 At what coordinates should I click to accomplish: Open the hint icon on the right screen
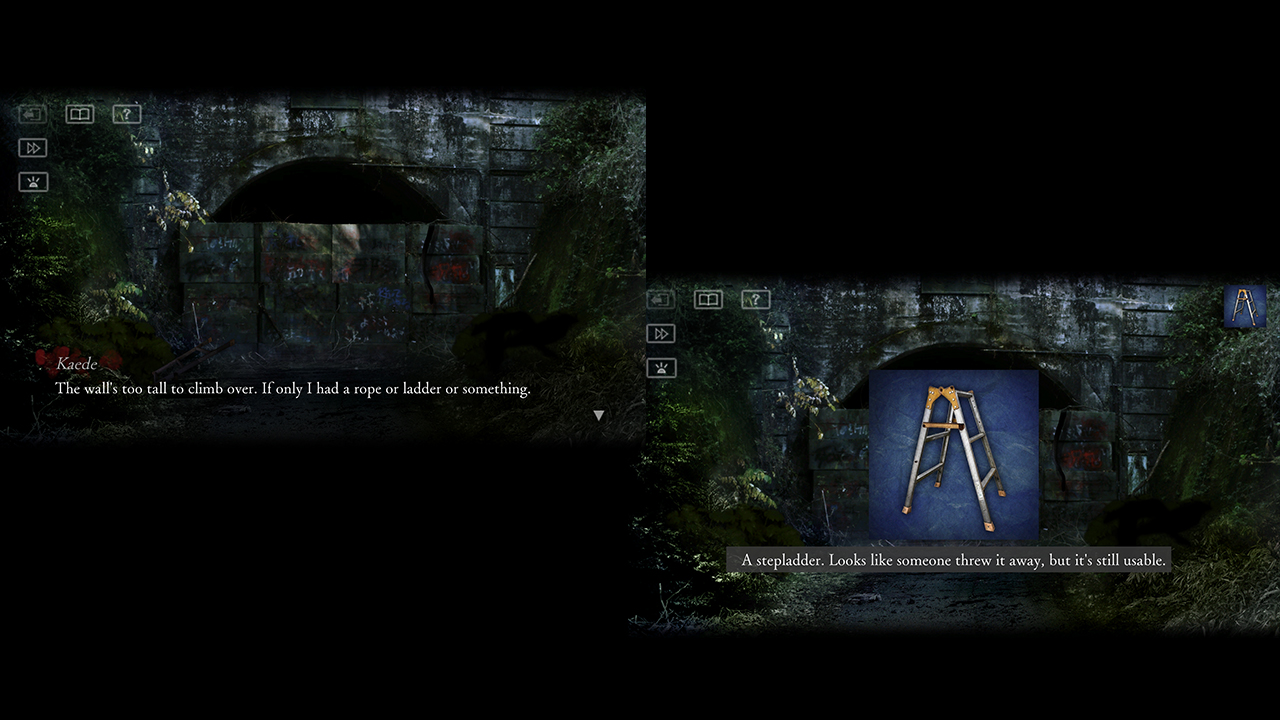point(755,299)
